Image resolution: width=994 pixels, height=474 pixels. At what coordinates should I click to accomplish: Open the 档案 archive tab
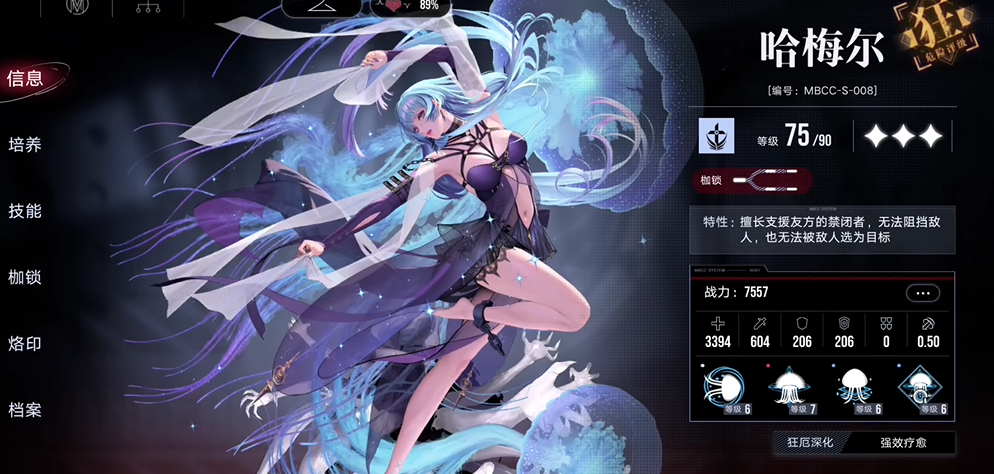point(26,409)
